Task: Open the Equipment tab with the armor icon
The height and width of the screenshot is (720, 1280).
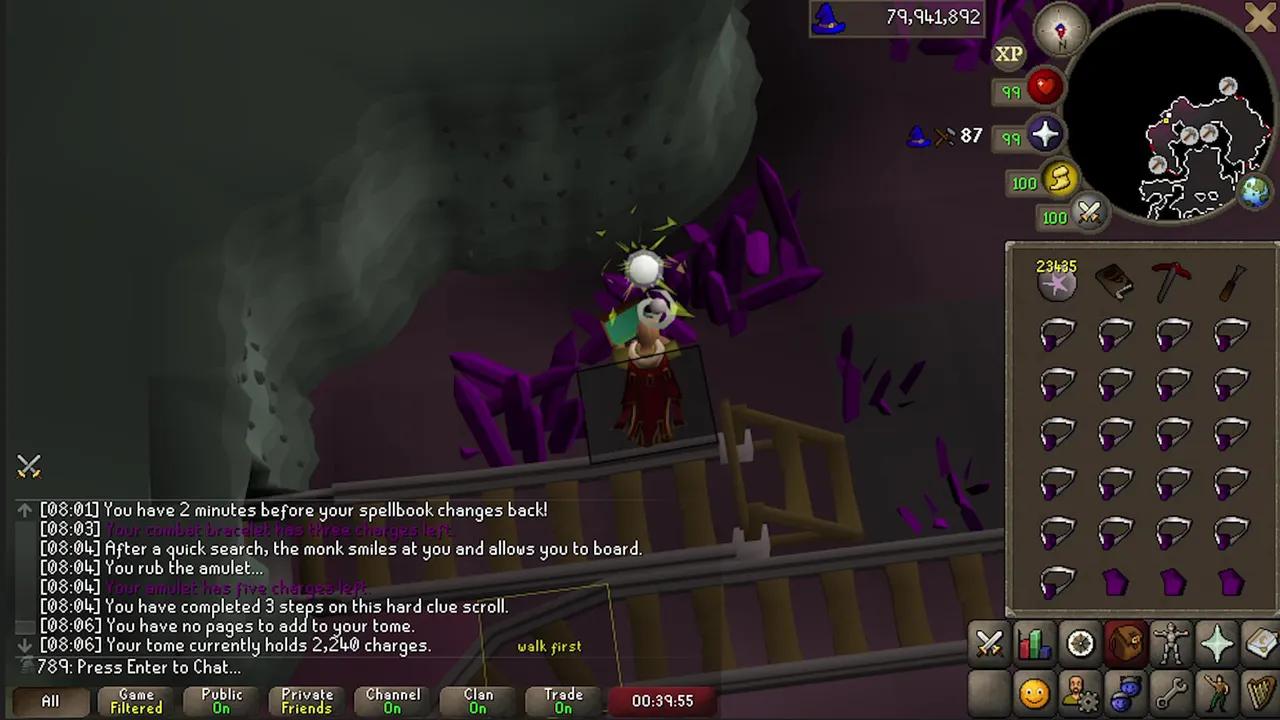Action: point(1172,643)
